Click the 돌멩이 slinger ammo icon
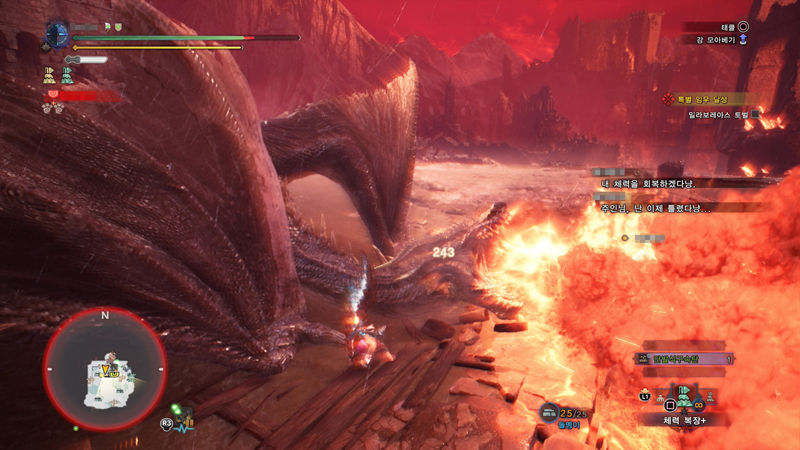This screenshot has height=450, width=800. [549, 412]
